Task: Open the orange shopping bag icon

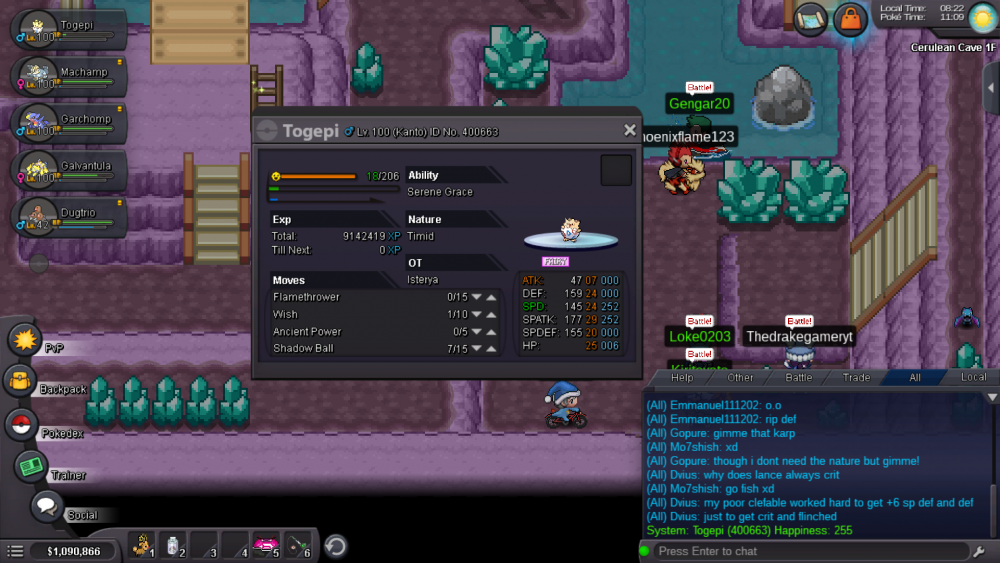Action: point(850,19)
